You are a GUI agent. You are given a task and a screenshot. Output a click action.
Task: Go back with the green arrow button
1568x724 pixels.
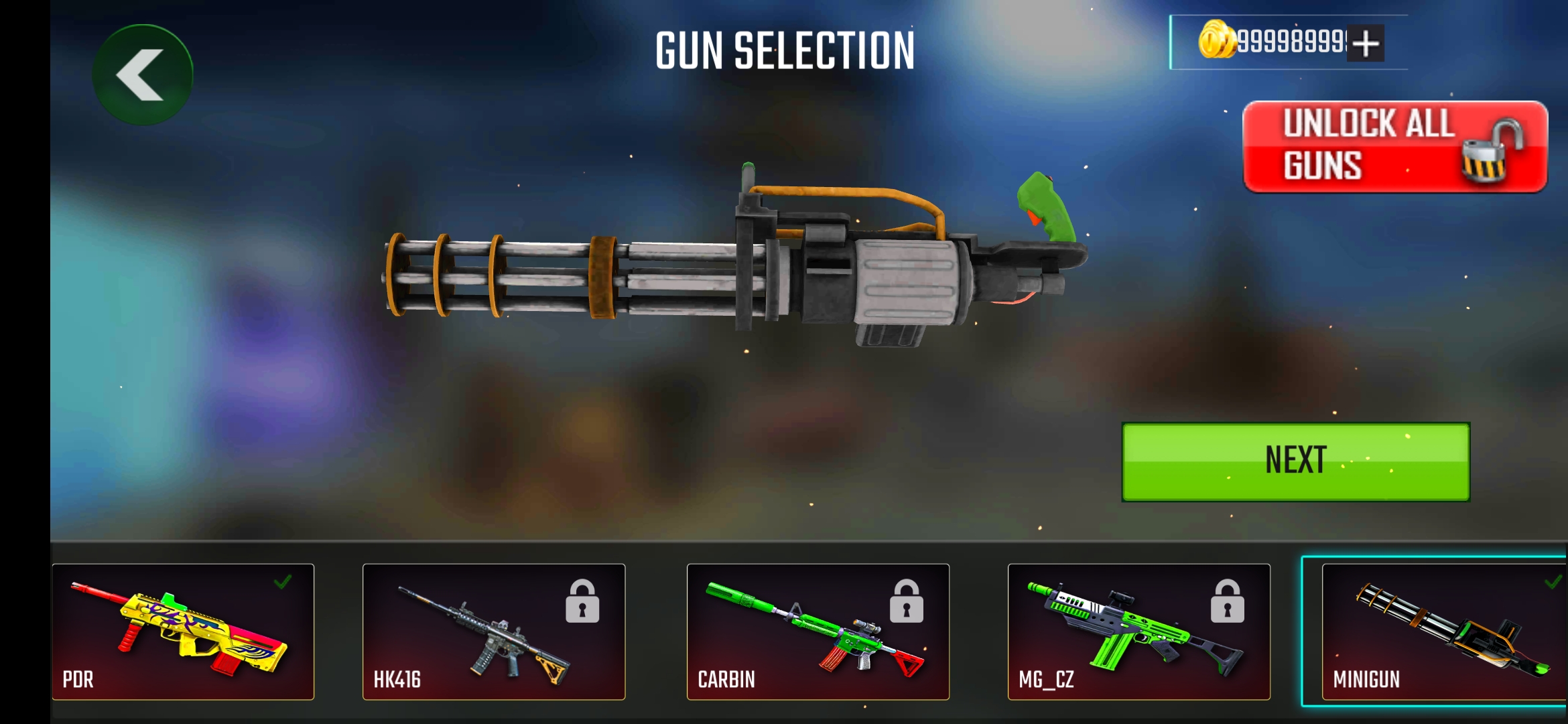(x=142, y=74)
